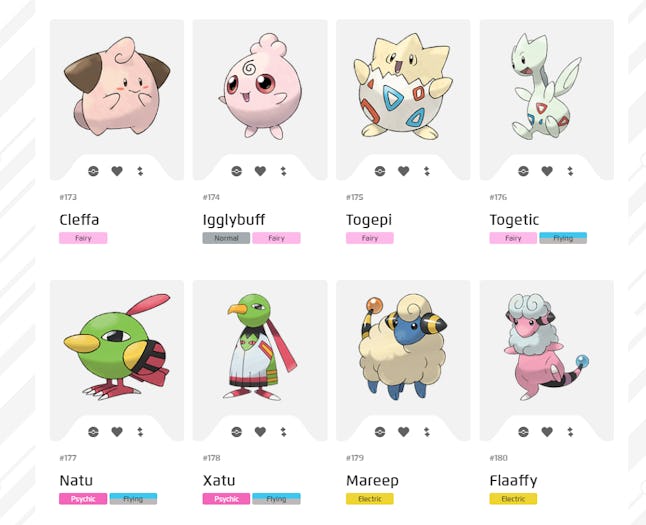Click Togetic's Flying type tag
Screen dimensions: 646x525
click(563, 238)
